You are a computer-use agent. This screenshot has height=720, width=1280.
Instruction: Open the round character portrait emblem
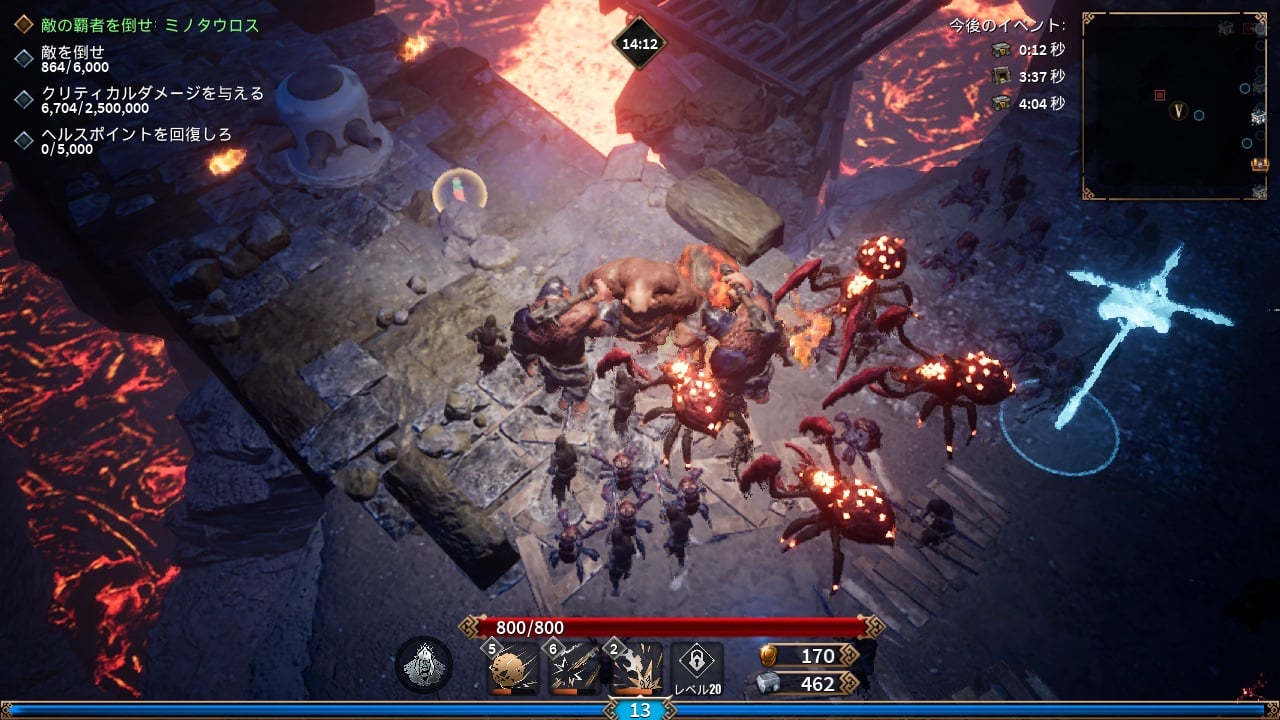pos(424,665)
